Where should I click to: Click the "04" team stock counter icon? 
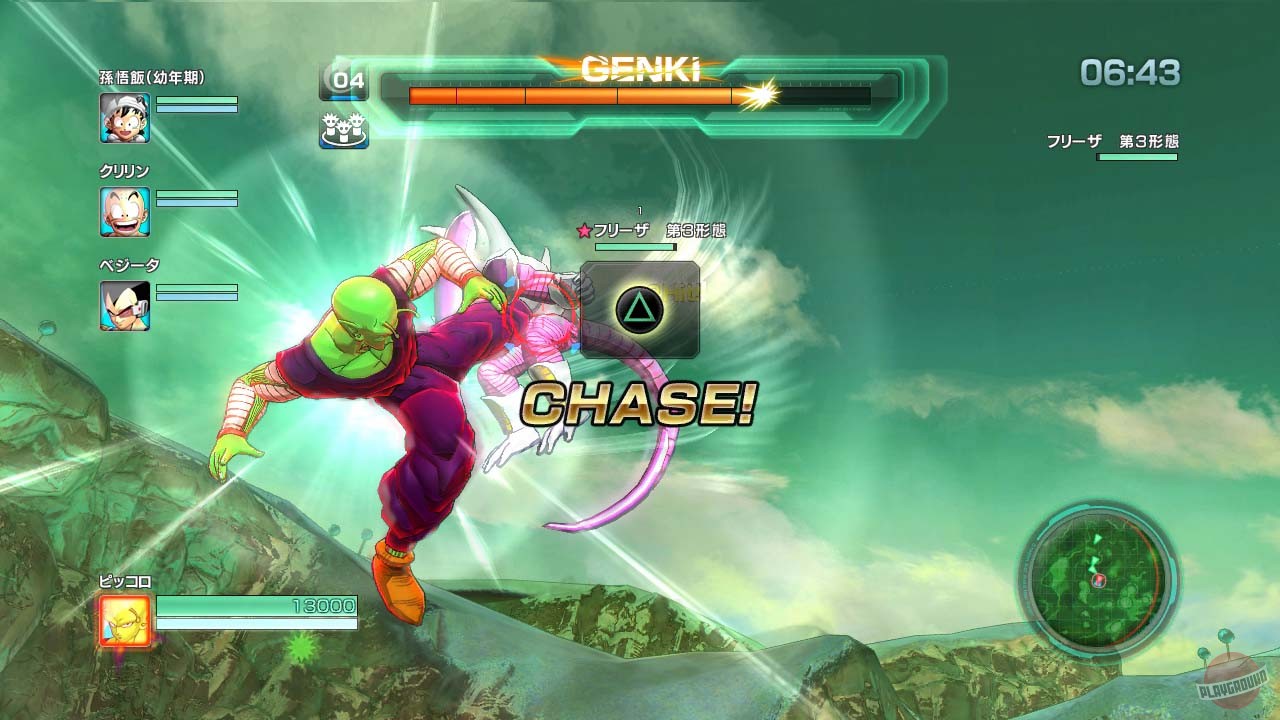click(344, 82)
